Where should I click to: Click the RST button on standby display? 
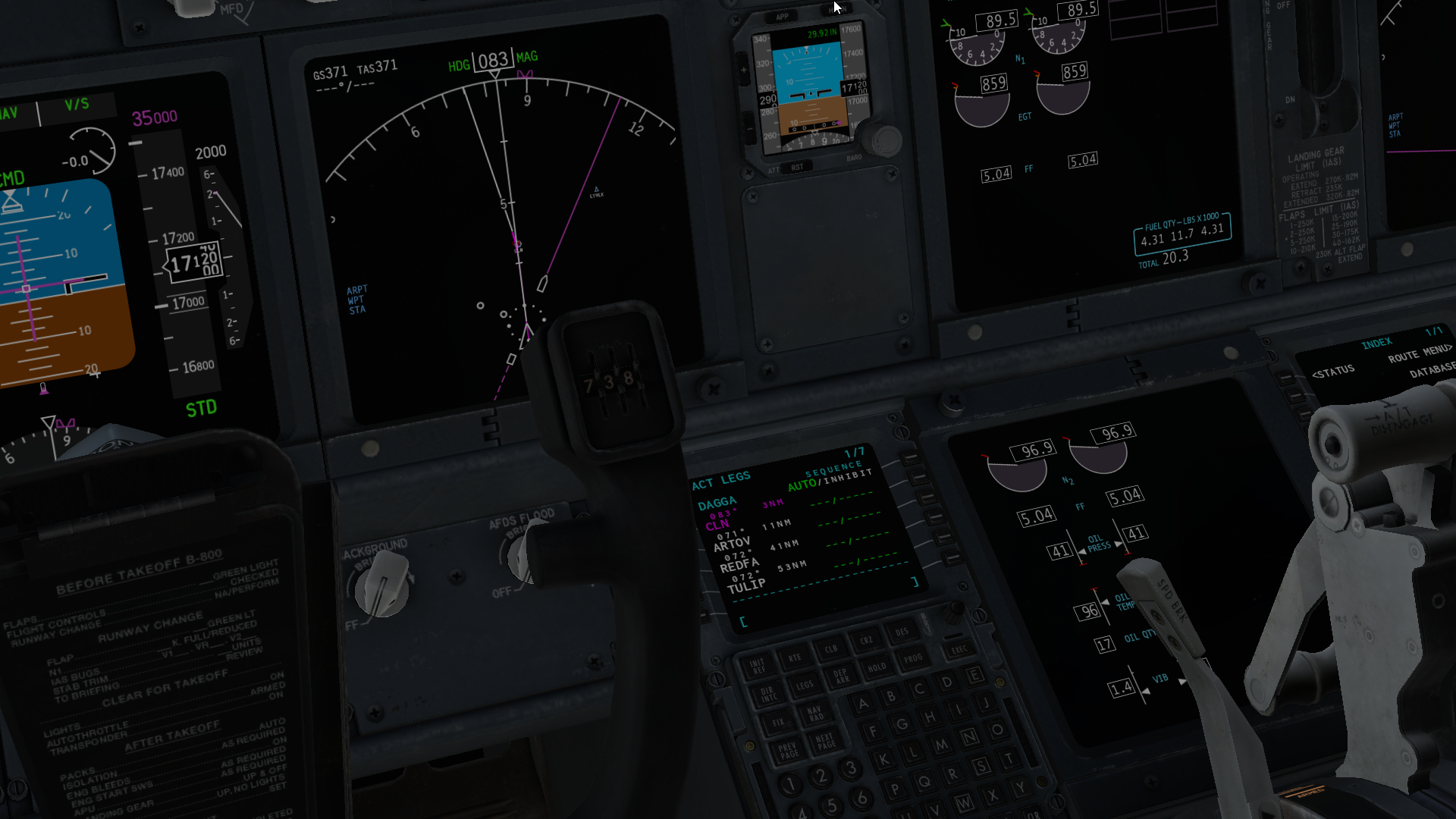pos(797,168)
